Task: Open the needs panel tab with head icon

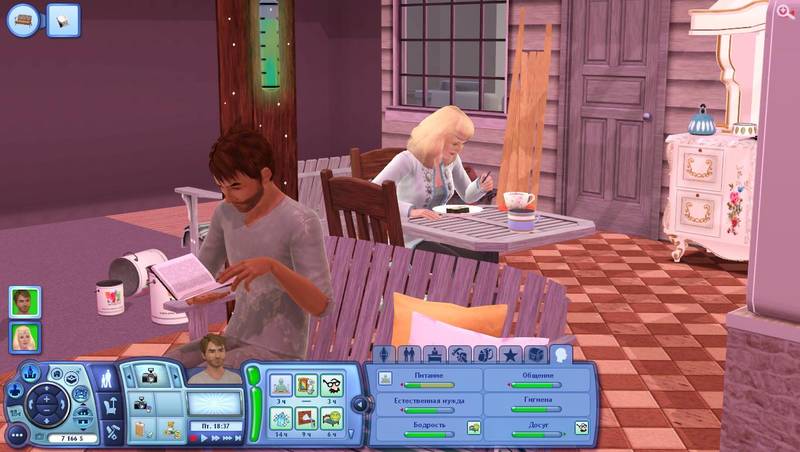Action: pyautogui.click(x=561, y=354)
